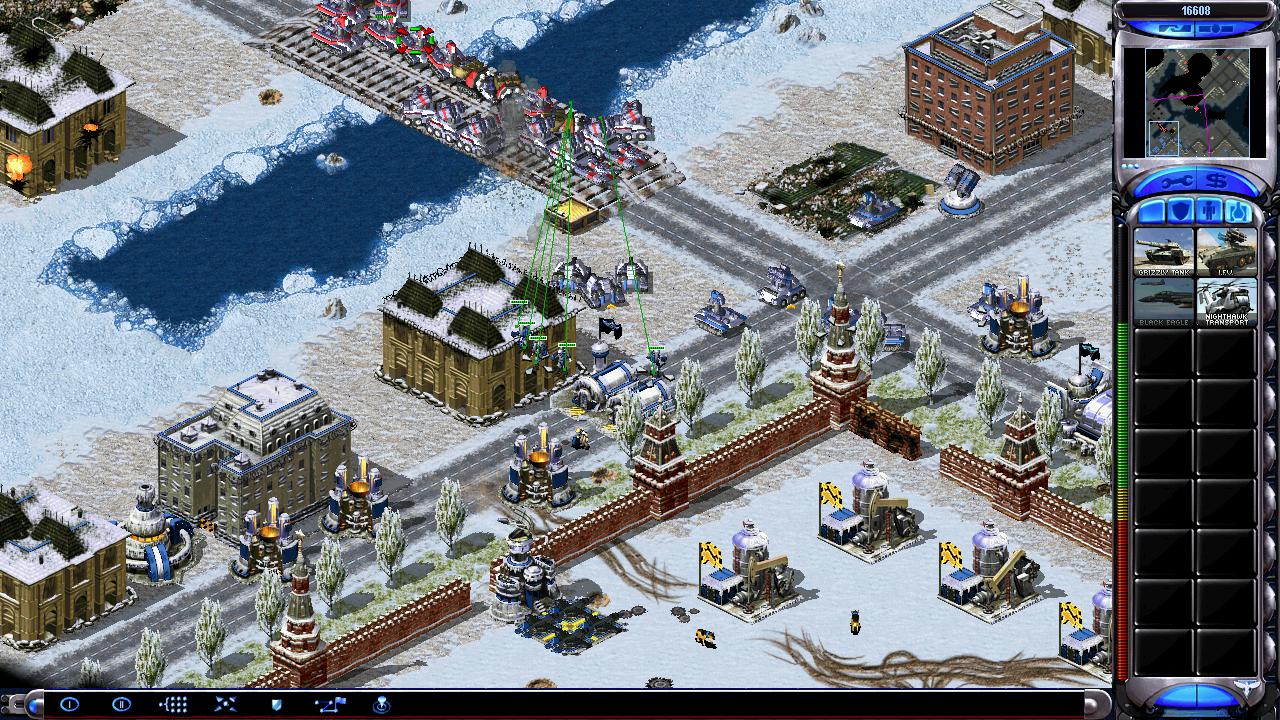Select the Black Eagle build icon
The width and height of the screenshot is (1280, 720).
tap(1163, 301)
